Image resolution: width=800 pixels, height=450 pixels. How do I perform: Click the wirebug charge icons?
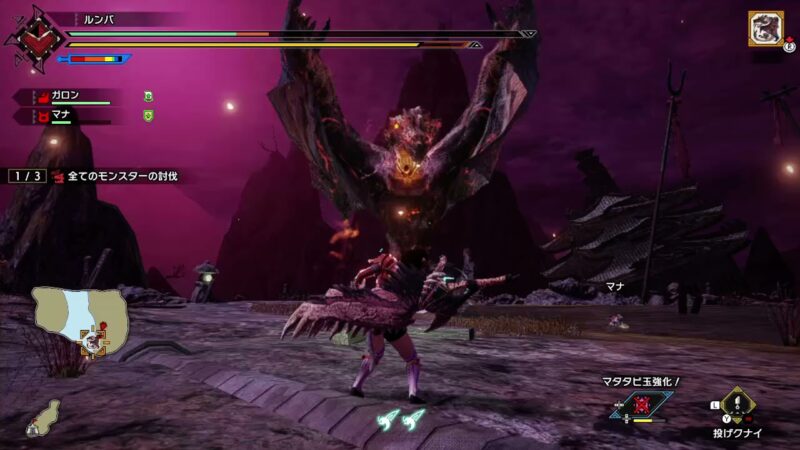[402, 420]
